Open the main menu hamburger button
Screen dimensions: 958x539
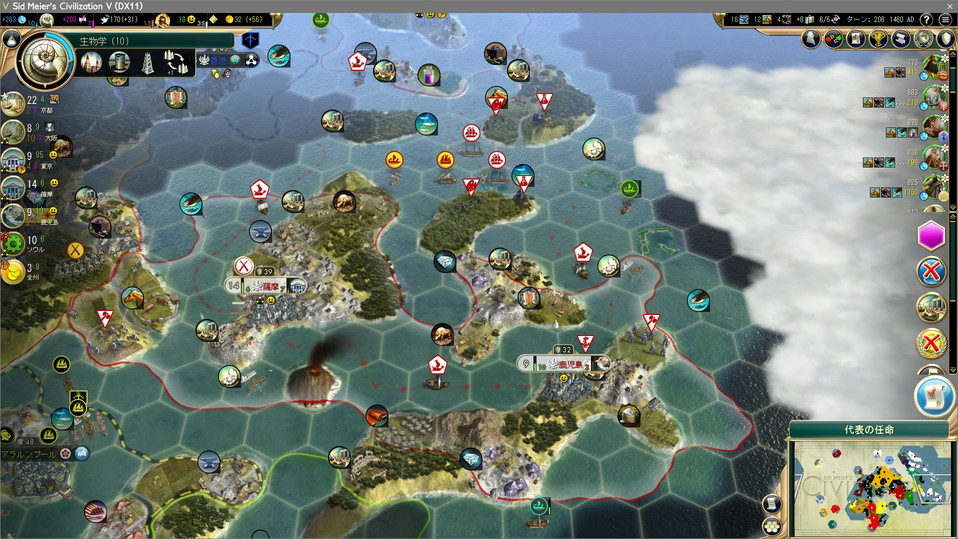[x=945, y=19]
